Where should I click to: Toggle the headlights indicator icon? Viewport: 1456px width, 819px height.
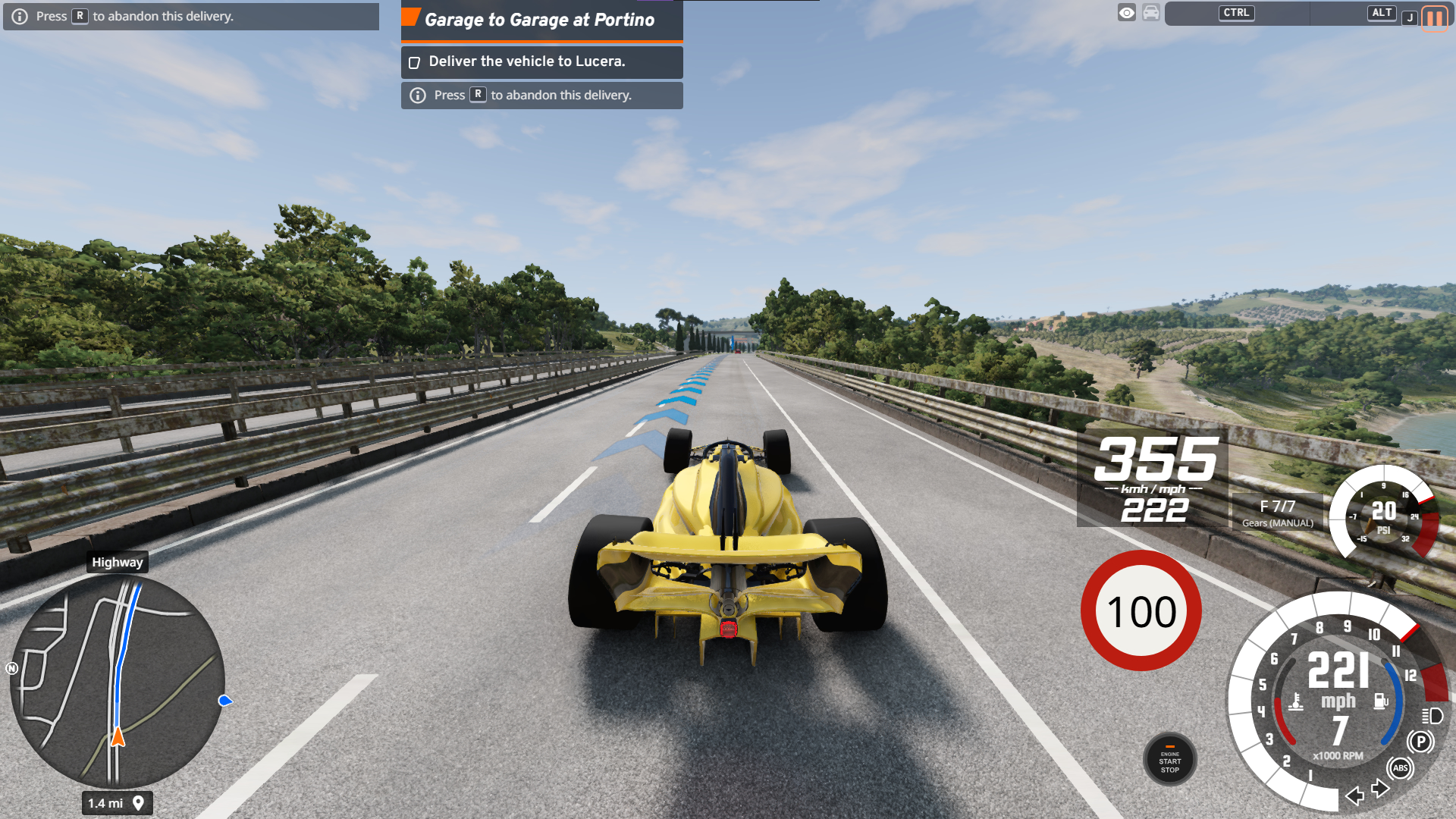click(1432, 716)
